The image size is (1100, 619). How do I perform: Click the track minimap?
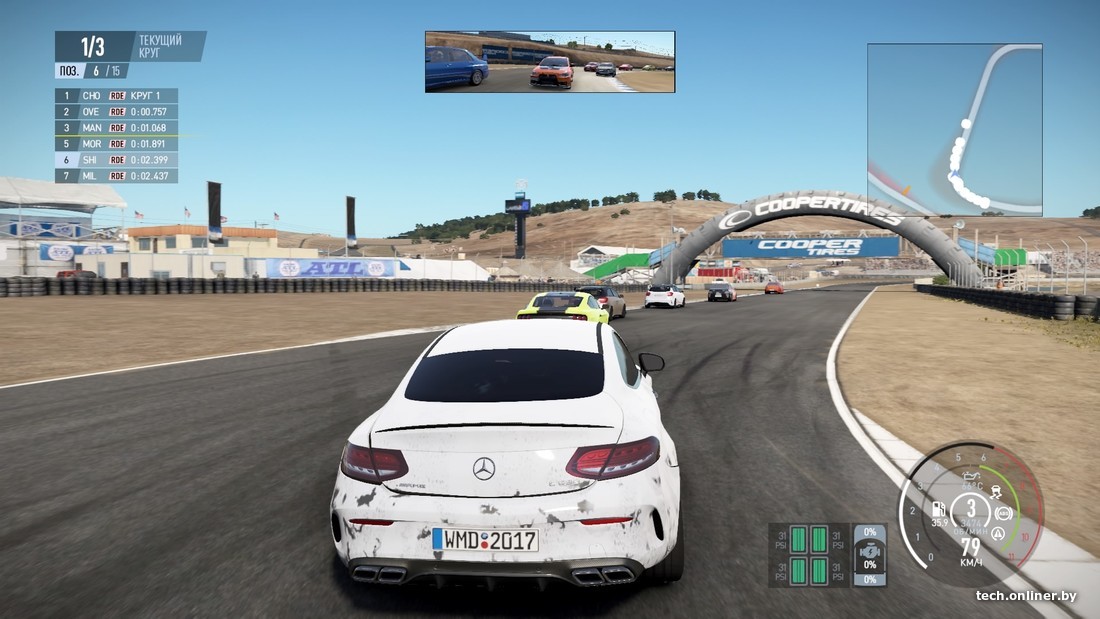point(954,129)
